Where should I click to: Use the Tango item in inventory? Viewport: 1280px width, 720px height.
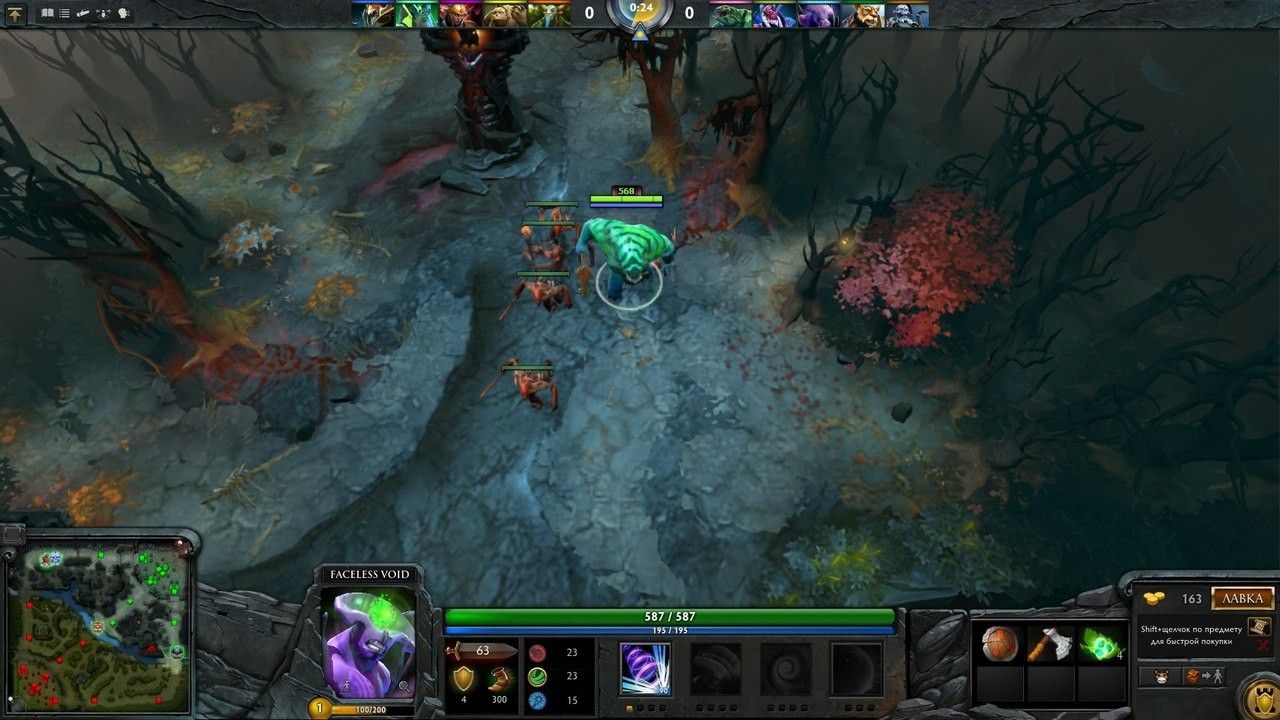1100,645
